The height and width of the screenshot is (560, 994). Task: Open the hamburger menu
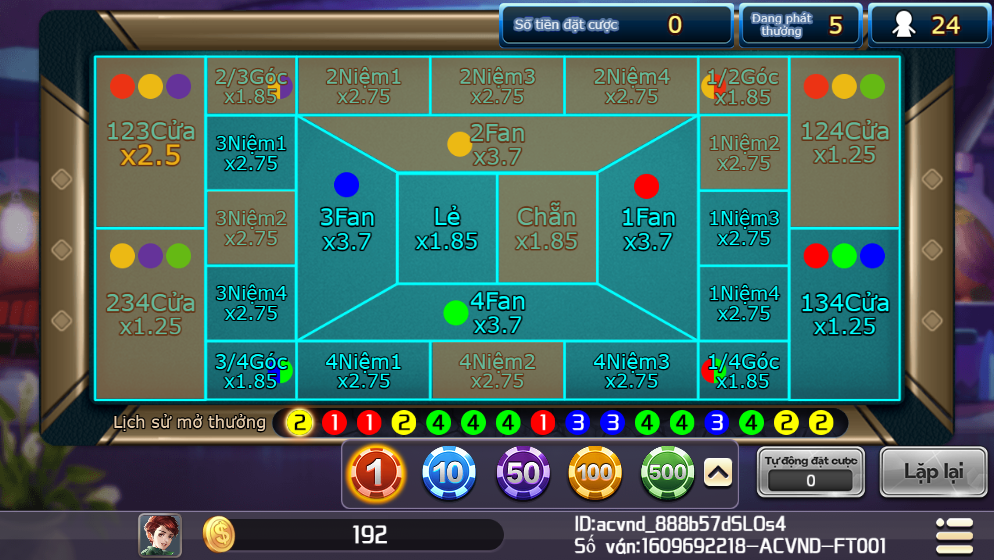point(953,535)
